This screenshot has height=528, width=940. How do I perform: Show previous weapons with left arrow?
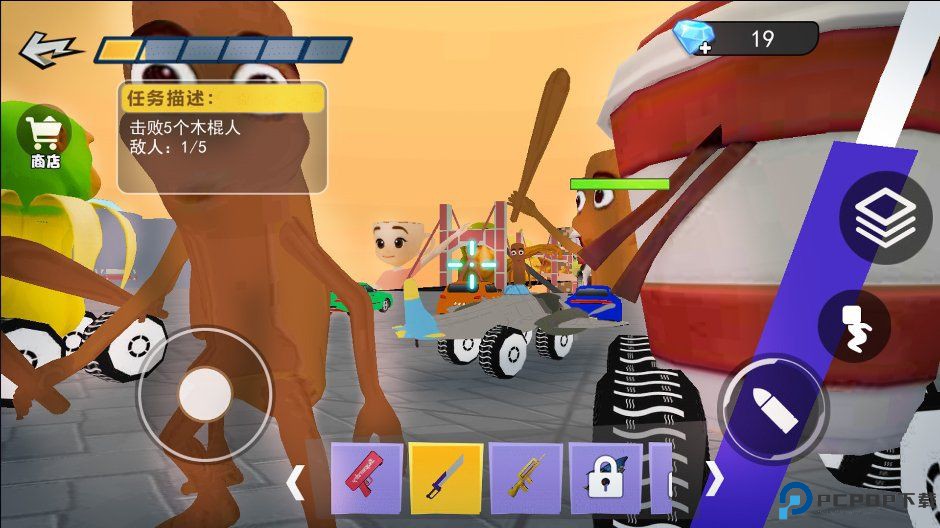tap(296, 481)
